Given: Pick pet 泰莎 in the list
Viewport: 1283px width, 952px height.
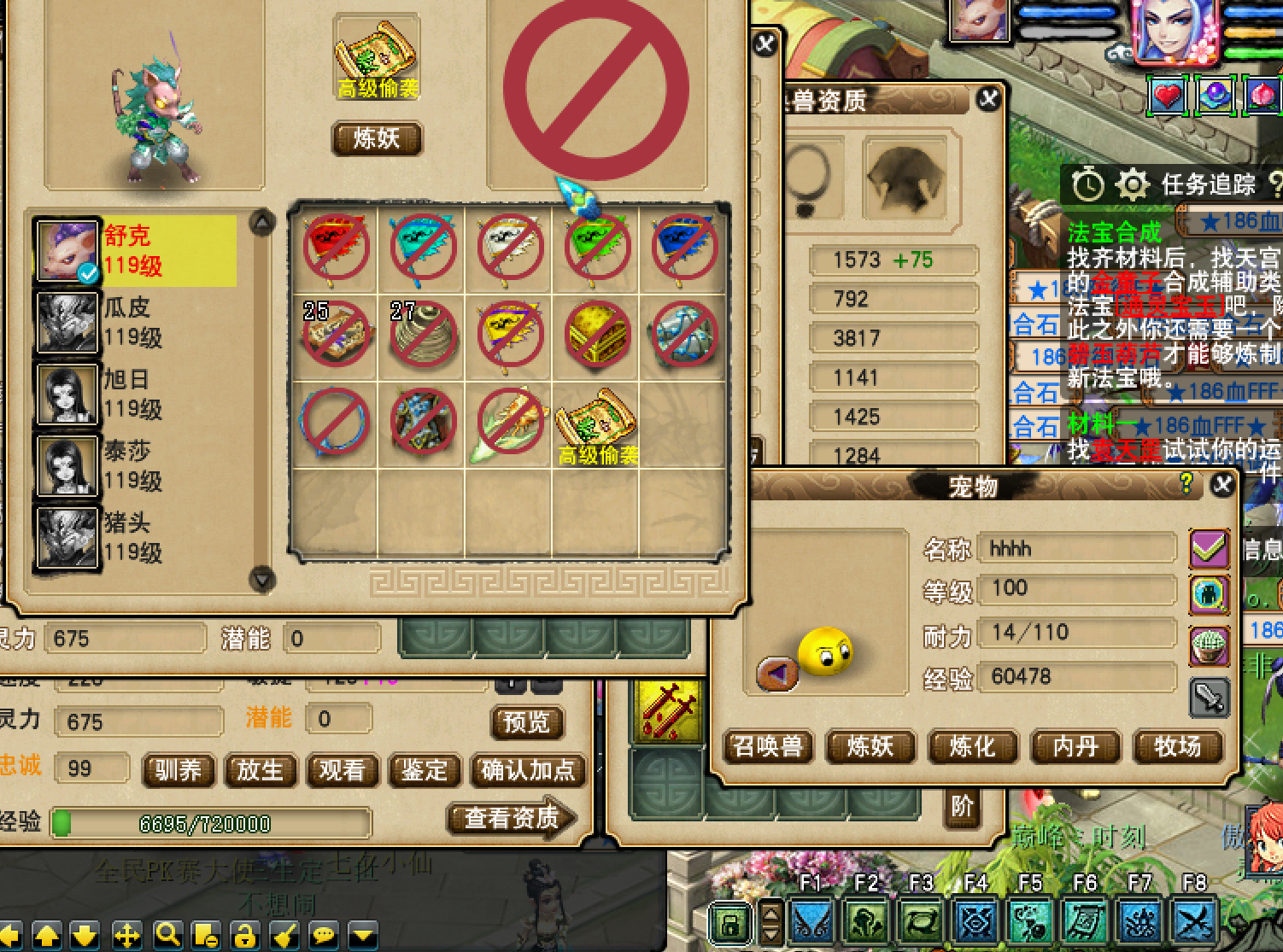Looking at the screenshot, I should [135, 465].
